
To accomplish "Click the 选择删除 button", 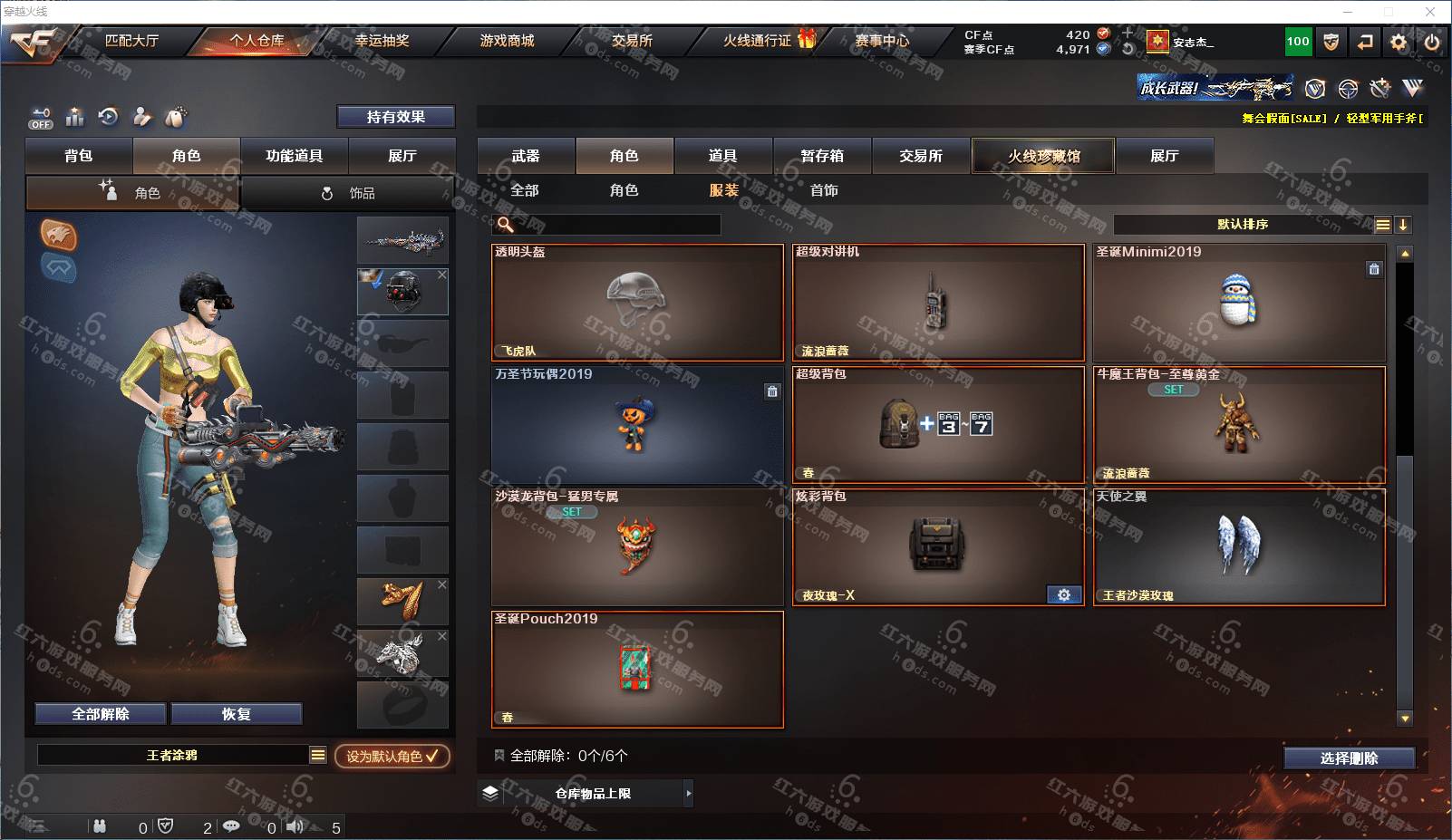I will pyautogui.click(x=1349, y=758).
